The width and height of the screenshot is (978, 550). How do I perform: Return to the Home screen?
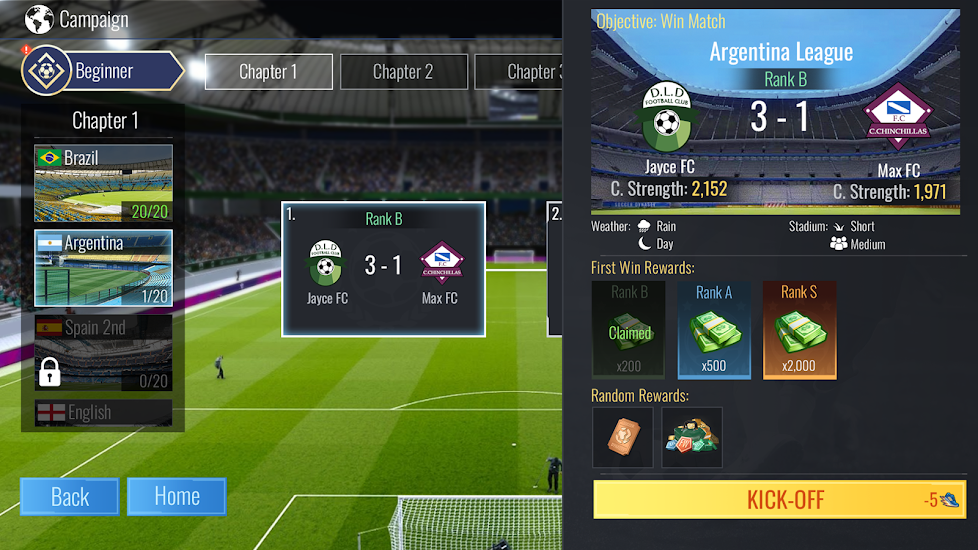point(176,497)
